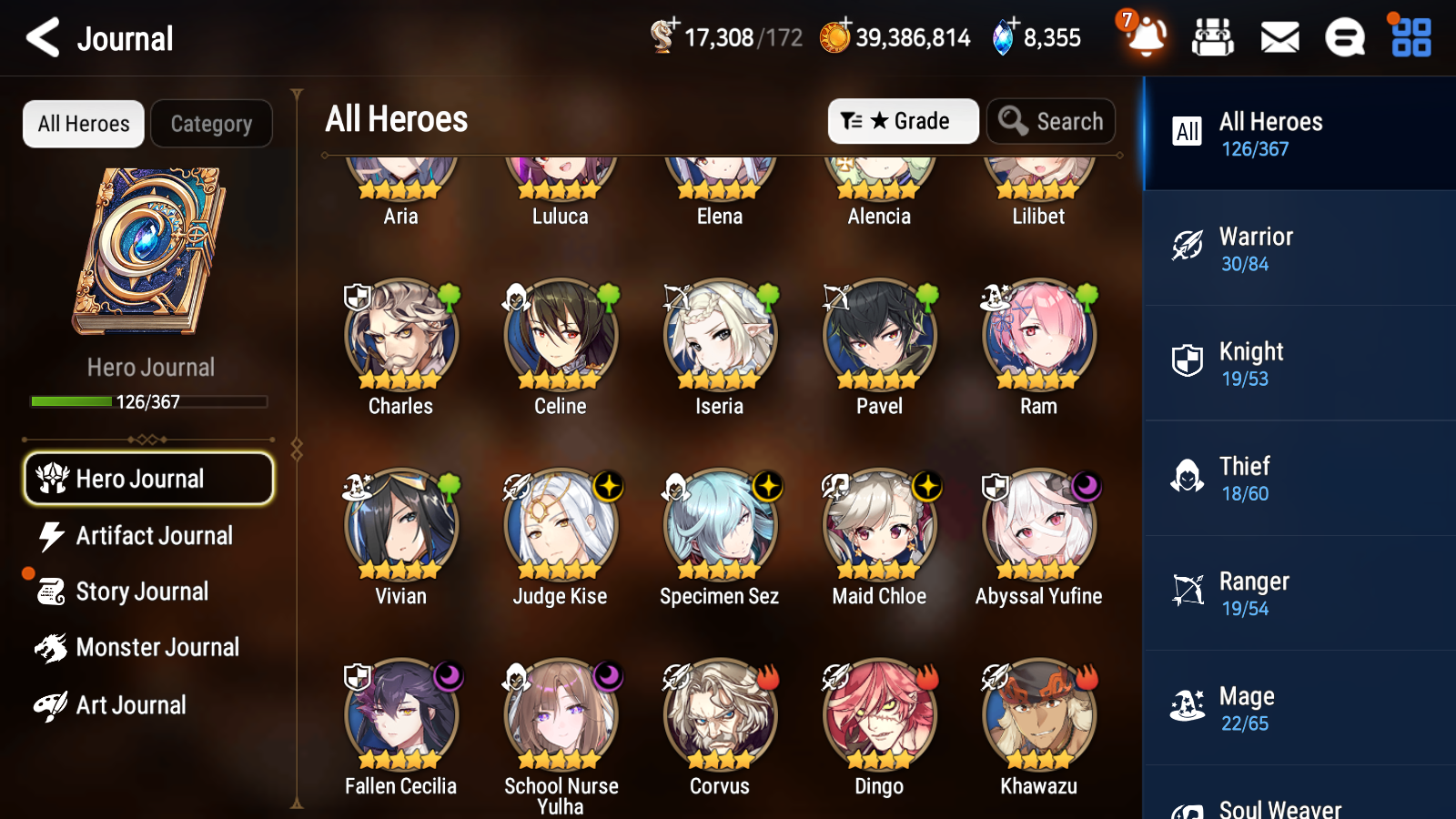Viewport: 1456px width, 819px height.
Task: Open the Grade sorting filter
Action: [x=903, y=120]
